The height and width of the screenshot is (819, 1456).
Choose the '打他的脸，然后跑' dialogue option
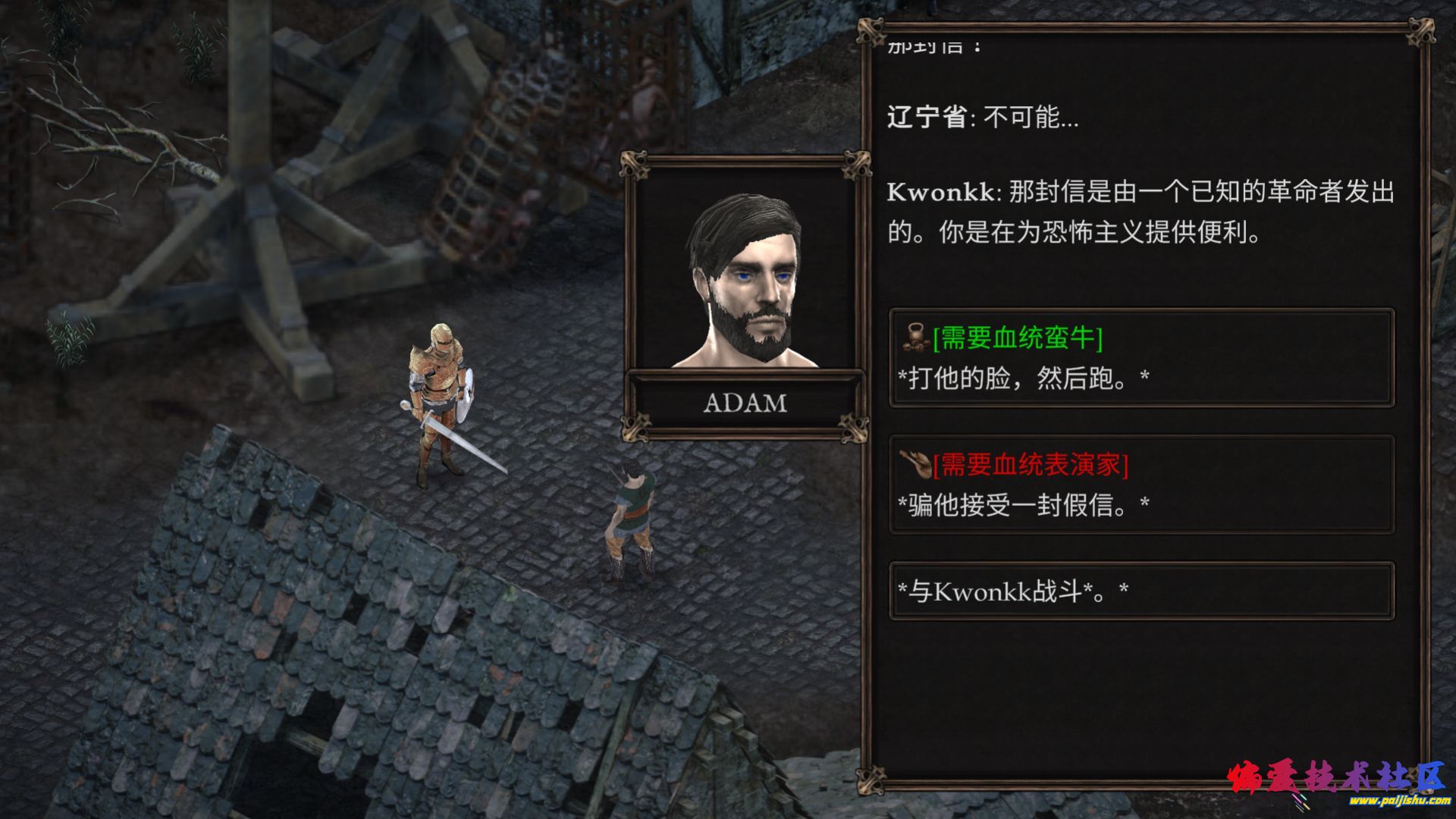1141,358
